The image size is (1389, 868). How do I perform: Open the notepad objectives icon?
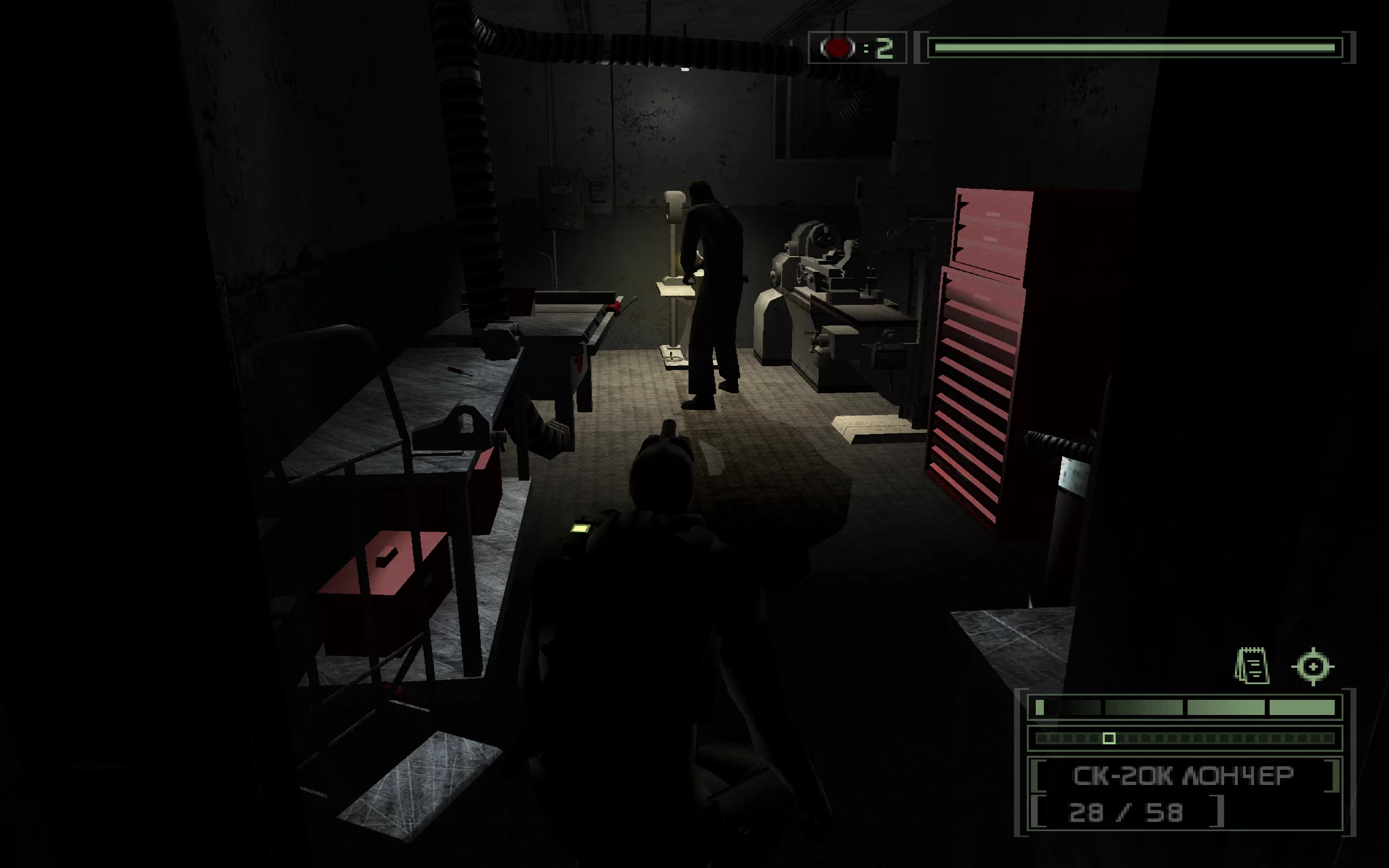click(x=1252, y=666)
